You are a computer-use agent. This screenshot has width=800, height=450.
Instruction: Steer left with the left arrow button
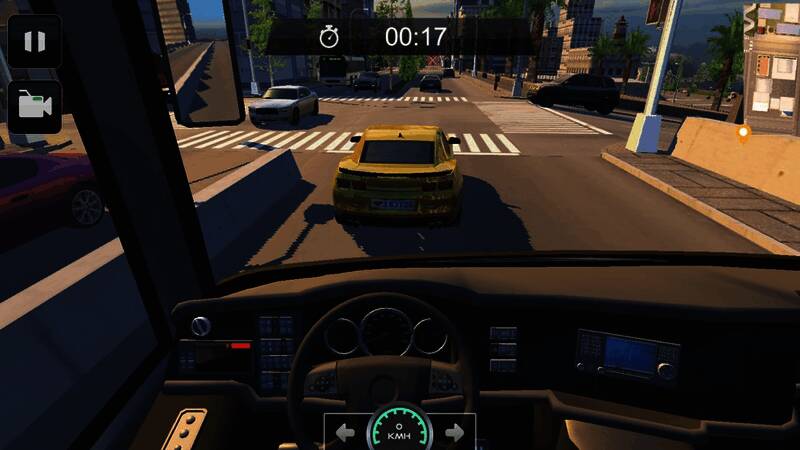345,432
